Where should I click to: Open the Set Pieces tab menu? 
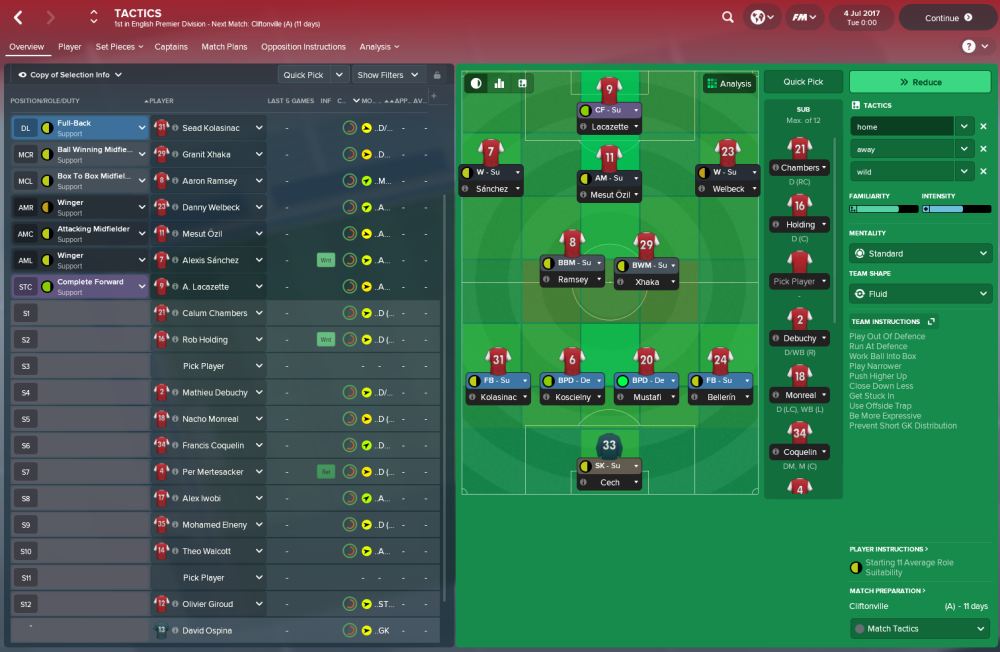click(119, 47)
